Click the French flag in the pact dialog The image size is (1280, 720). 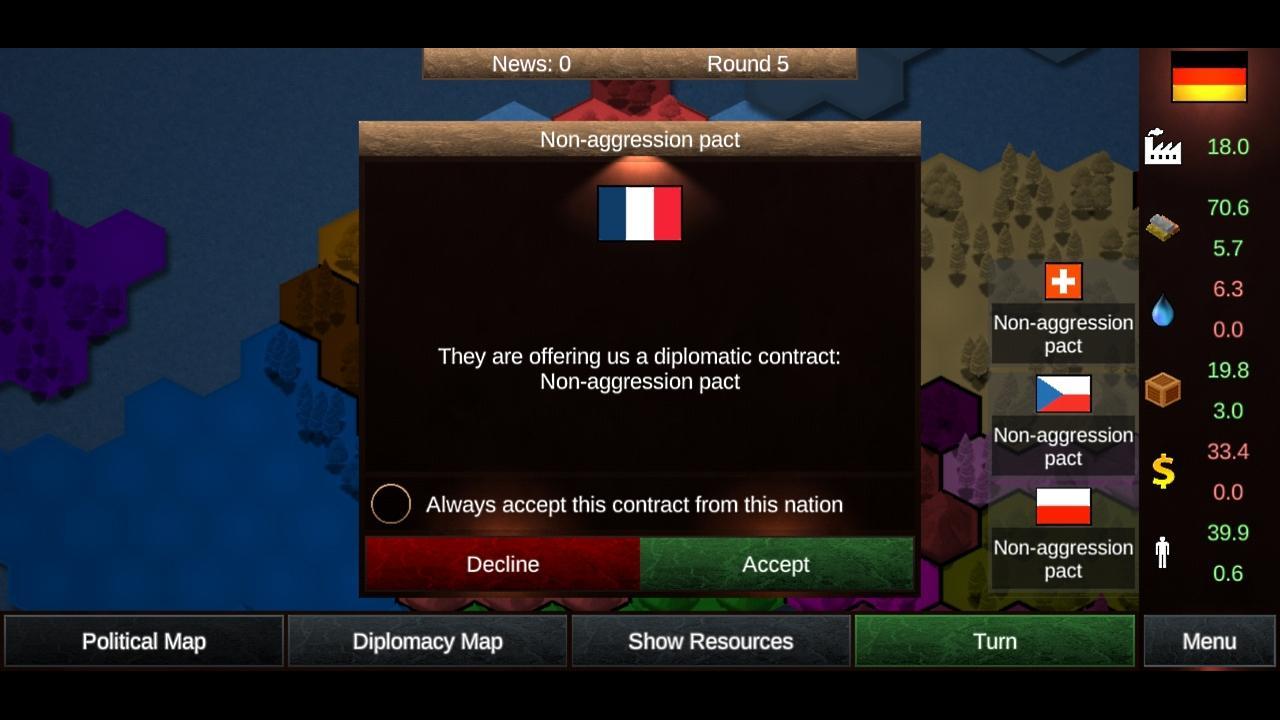pyautogui.click(x=639, y=212)
